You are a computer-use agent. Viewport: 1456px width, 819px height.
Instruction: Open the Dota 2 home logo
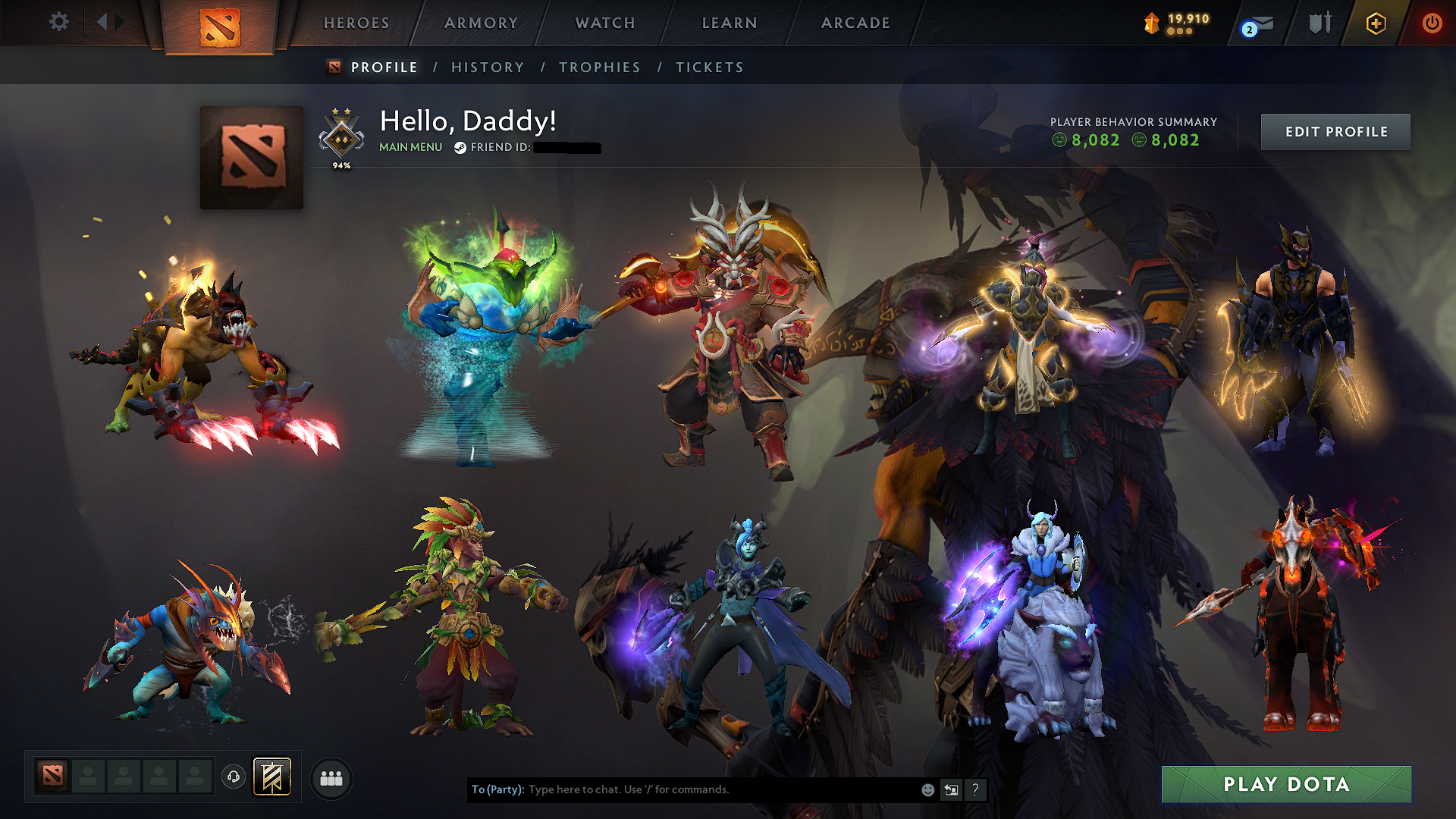point(220,24)
